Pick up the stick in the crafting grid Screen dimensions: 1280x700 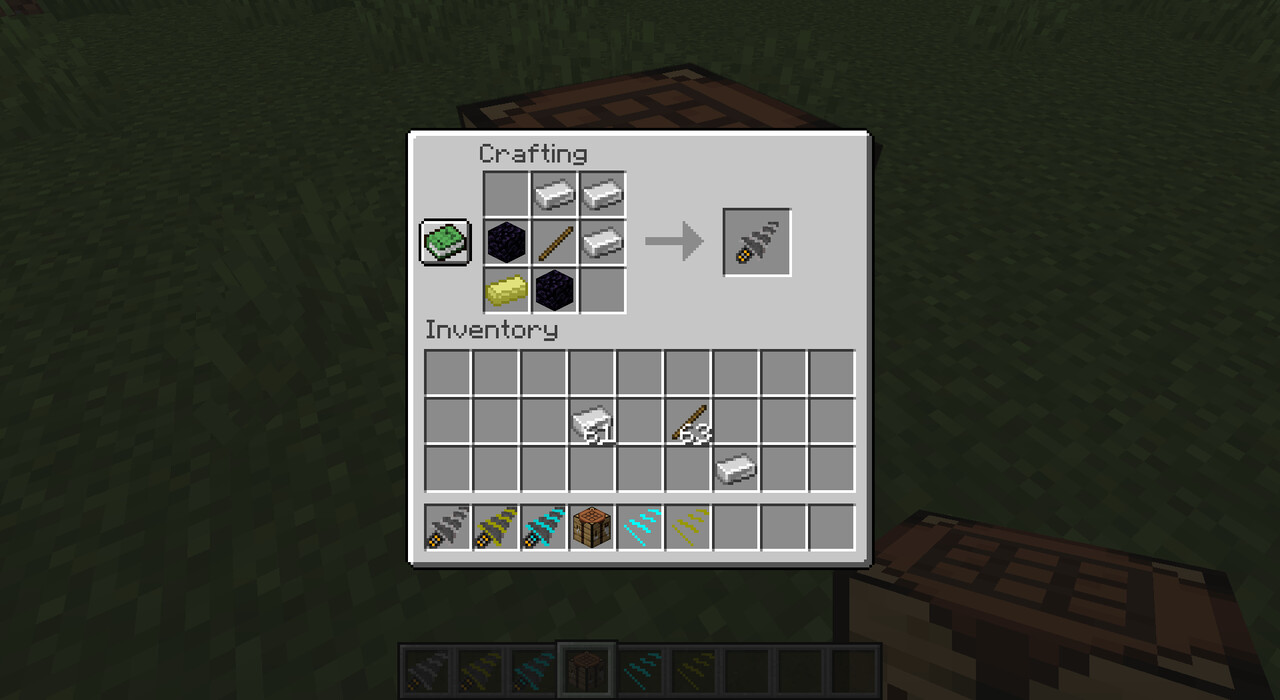coord(555,243)
